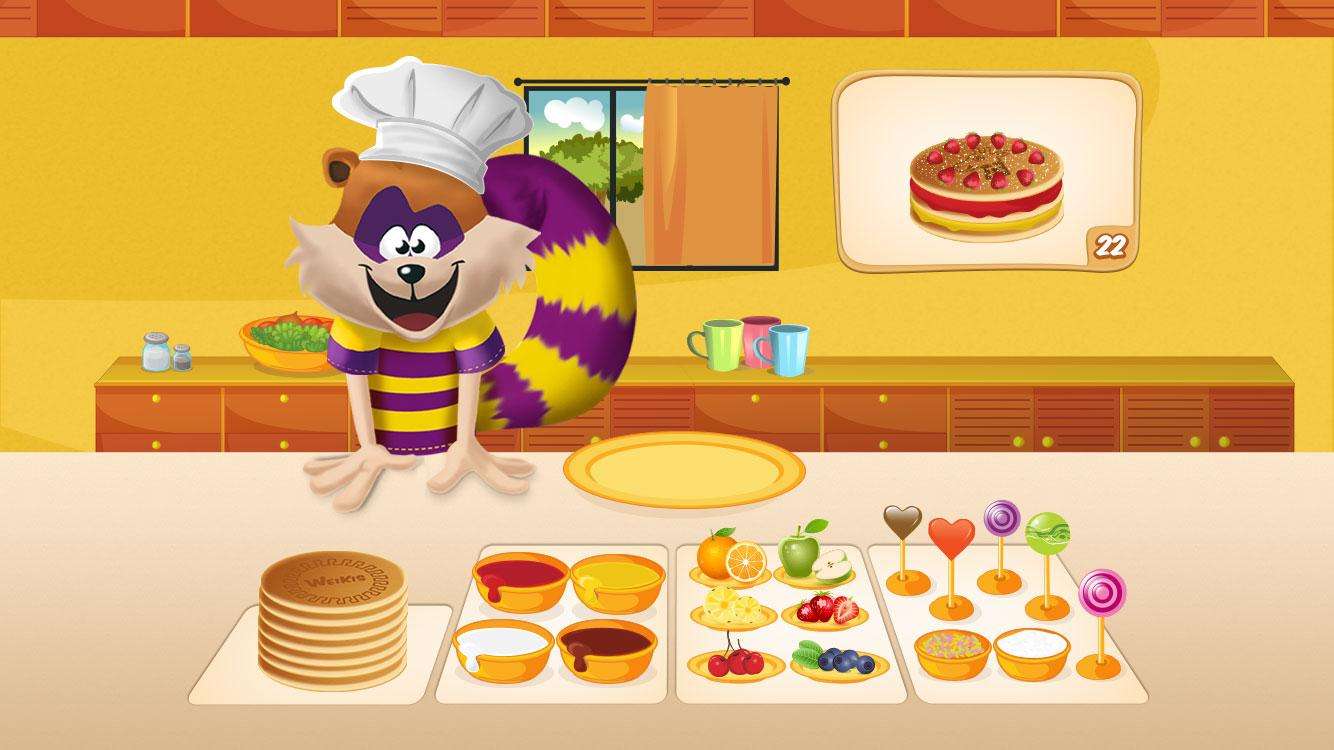
Task: Tap the empty serving plate
Action: (x=686, y=466)
